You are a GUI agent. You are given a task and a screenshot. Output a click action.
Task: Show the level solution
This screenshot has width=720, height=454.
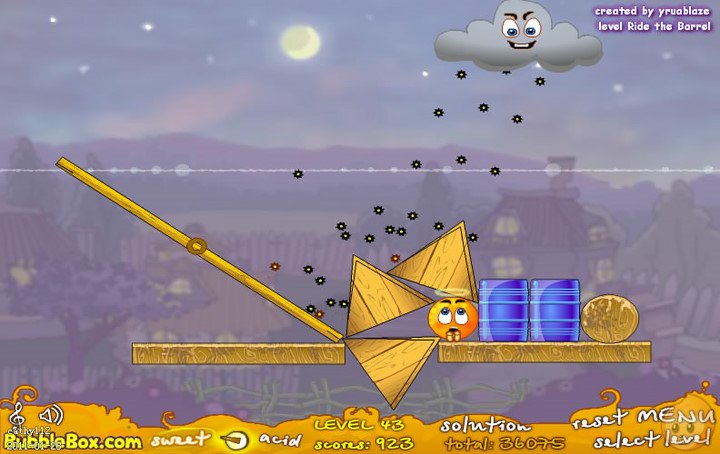[x=485, y=424]
